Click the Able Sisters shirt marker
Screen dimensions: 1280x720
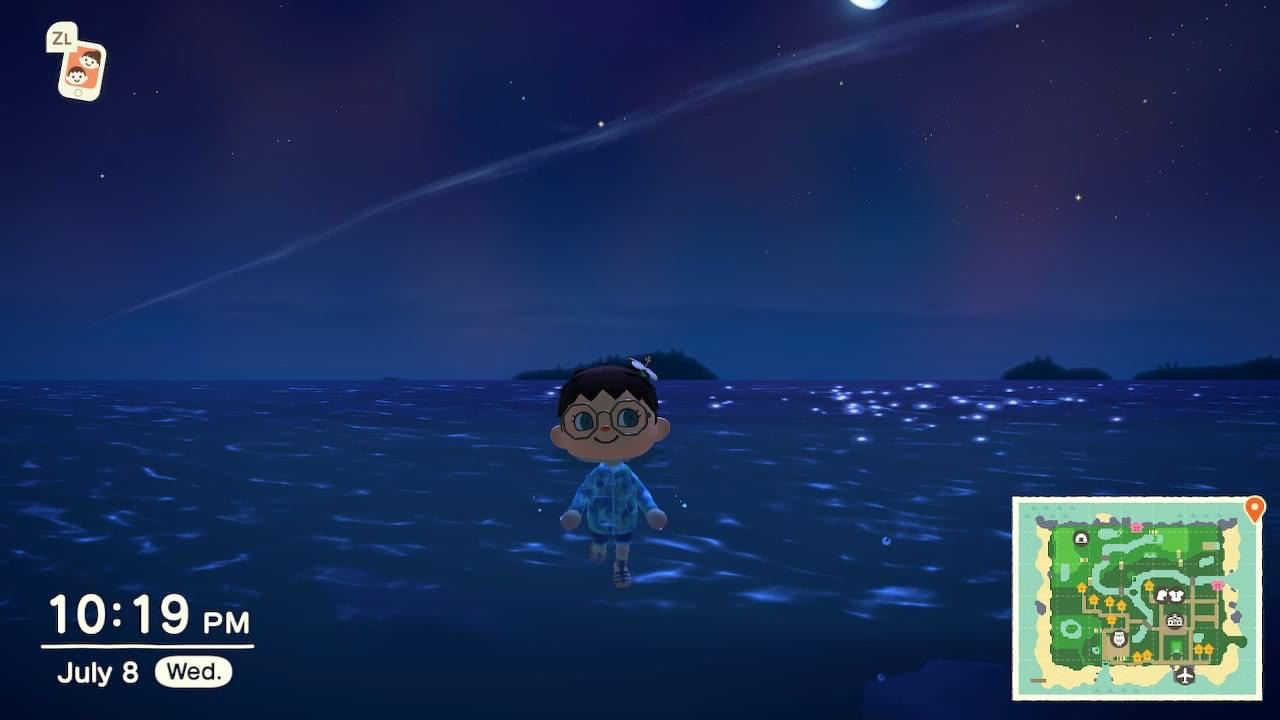click(1177, 595)
